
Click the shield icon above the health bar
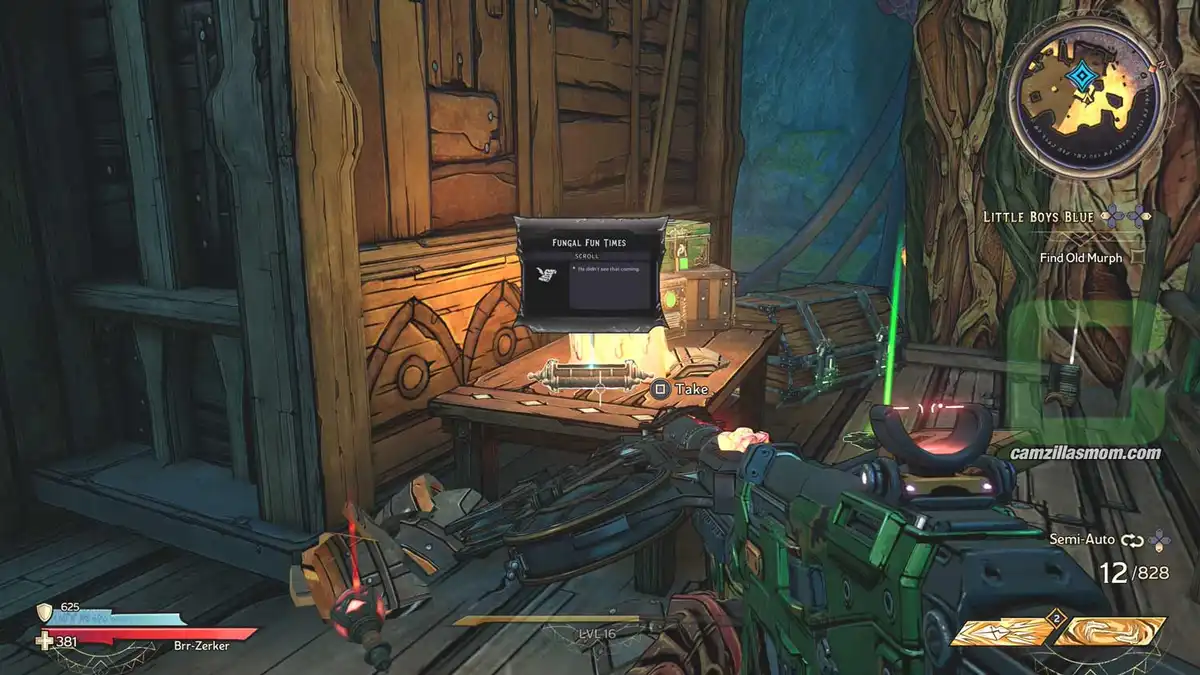tap(44, 612)
